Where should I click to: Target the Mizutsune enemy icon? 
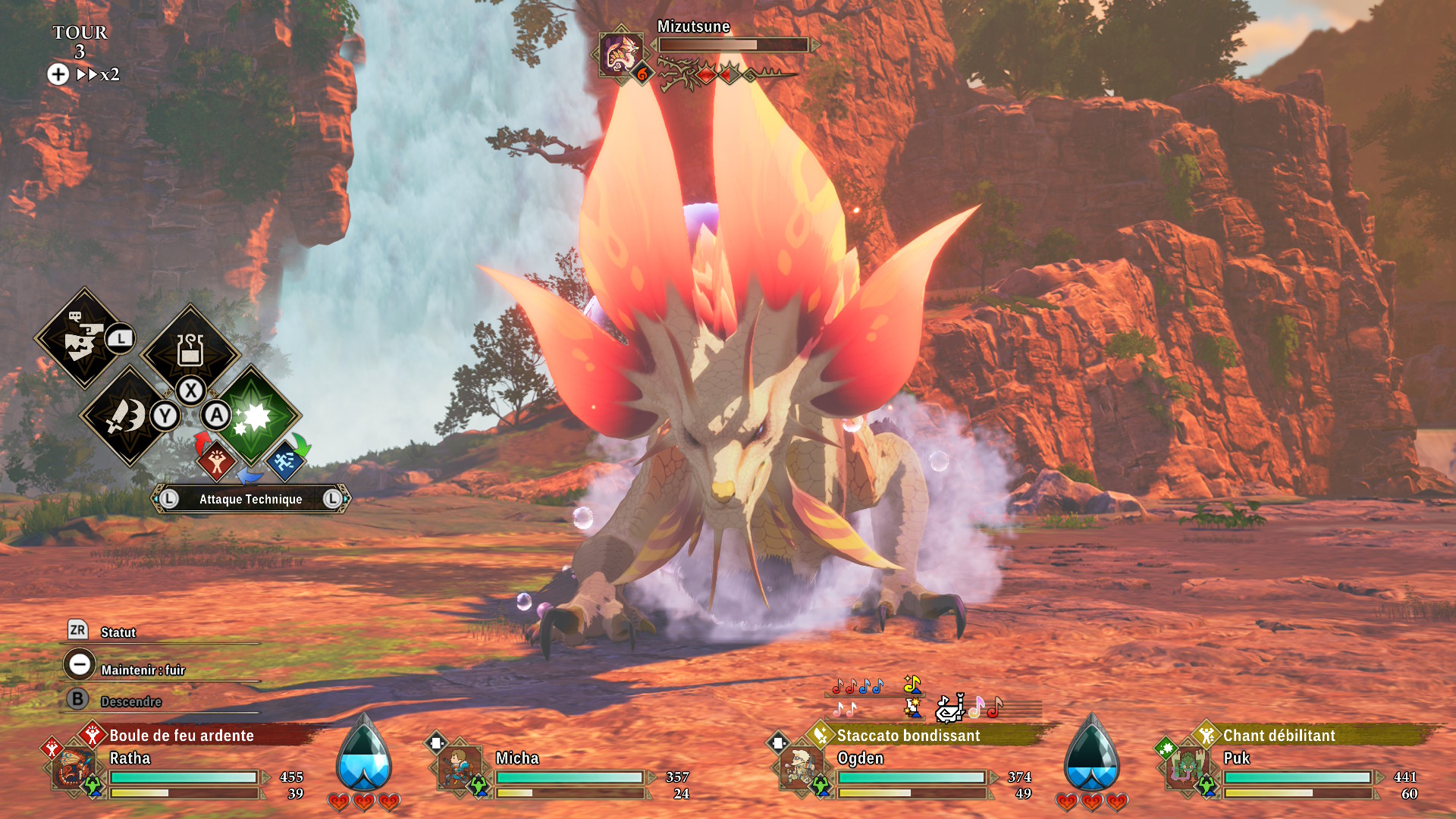[621, 53]
